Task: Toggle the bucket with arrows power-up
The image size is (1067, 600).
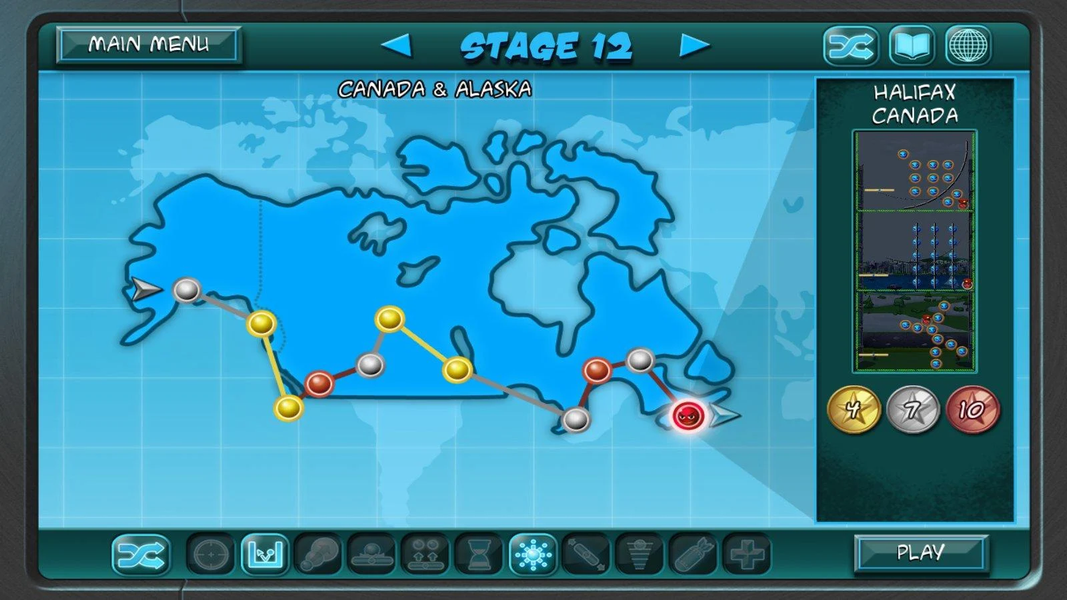Action: pos(265,554)
